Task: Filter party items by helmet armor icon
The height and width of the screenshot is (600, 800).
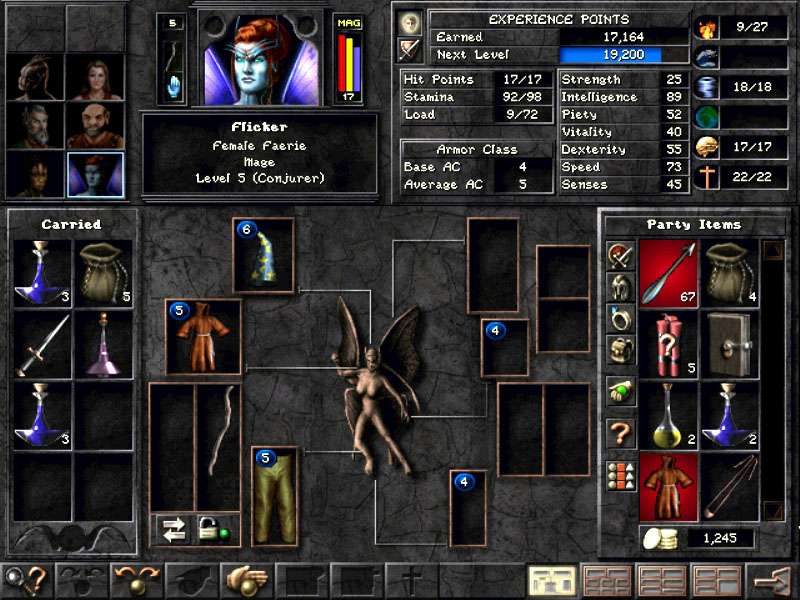Action: click(620, 286)
